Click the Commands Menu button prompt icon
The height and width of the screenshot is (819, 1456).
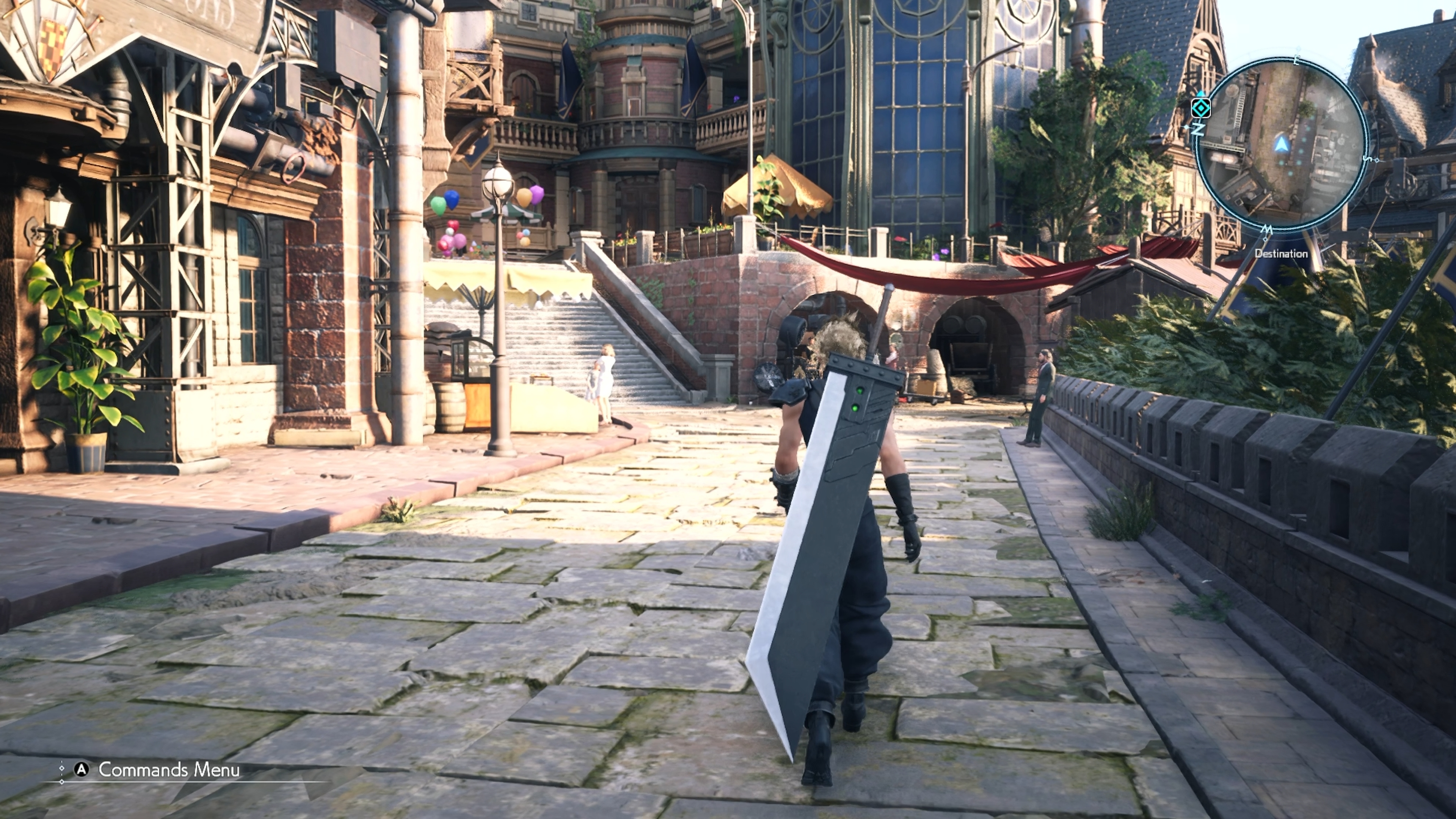coord(82,769)
